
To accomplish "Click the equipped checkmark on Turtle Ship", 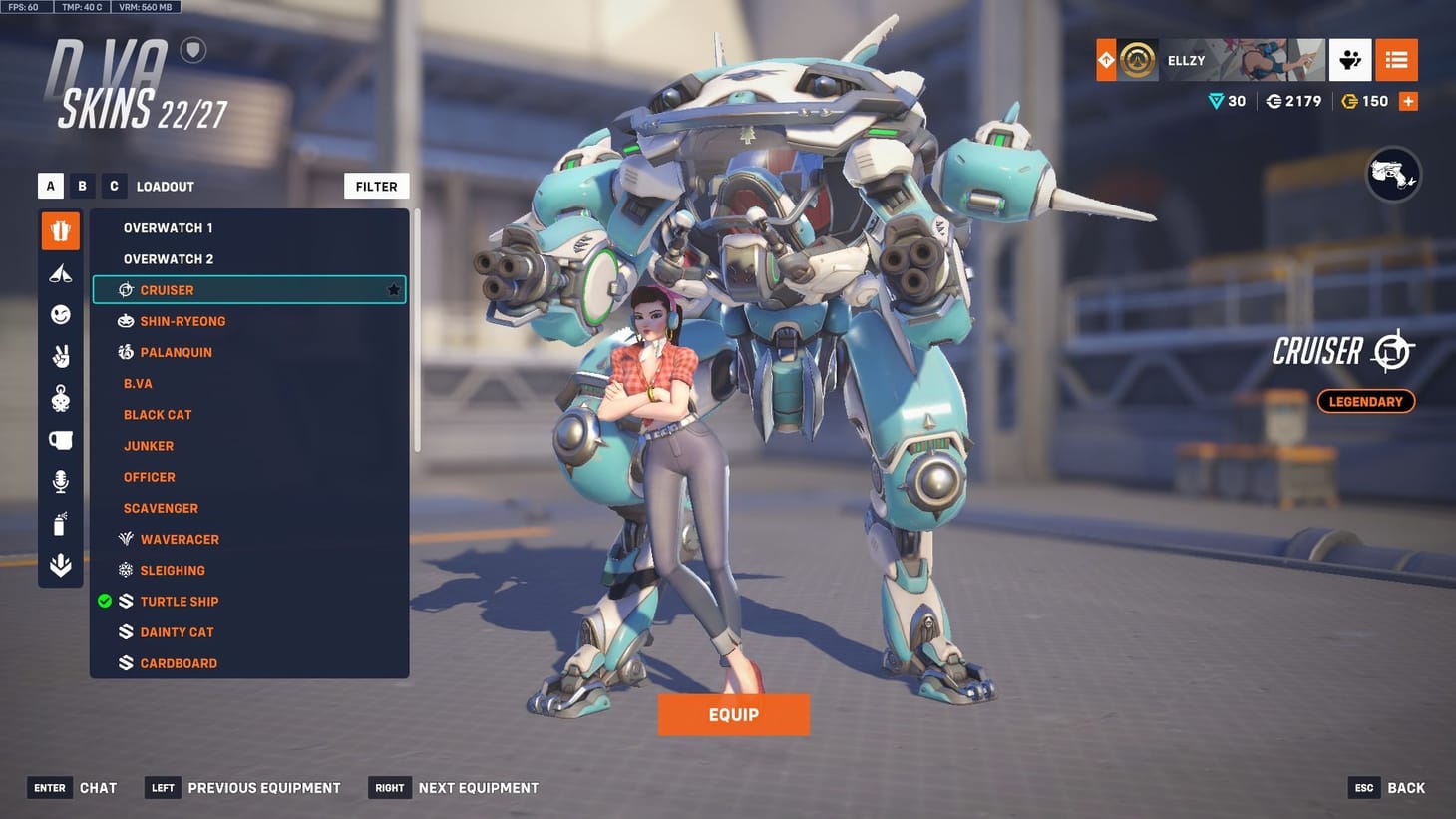I will pos(104,601).
